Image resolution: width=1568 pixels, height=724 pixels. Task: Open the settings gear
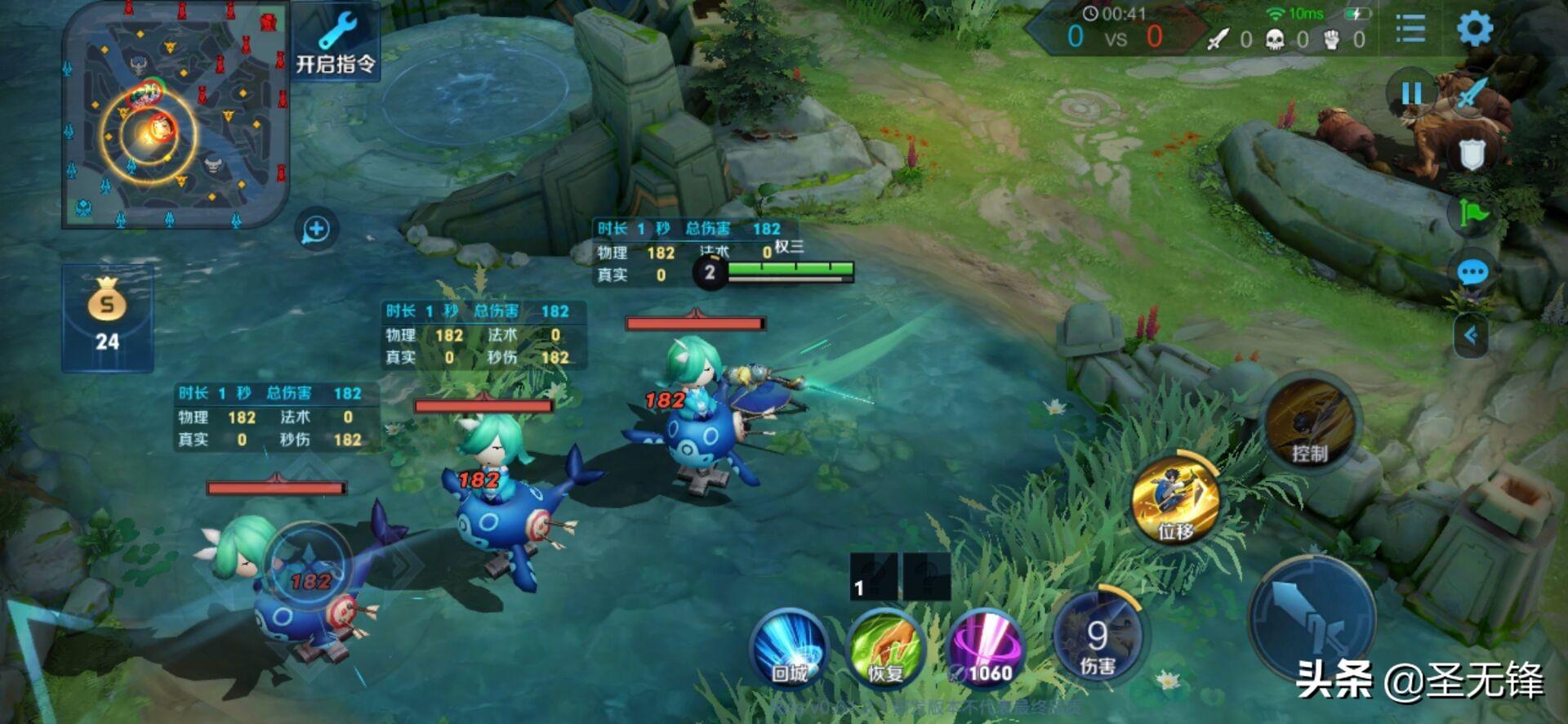(1475, 29)
